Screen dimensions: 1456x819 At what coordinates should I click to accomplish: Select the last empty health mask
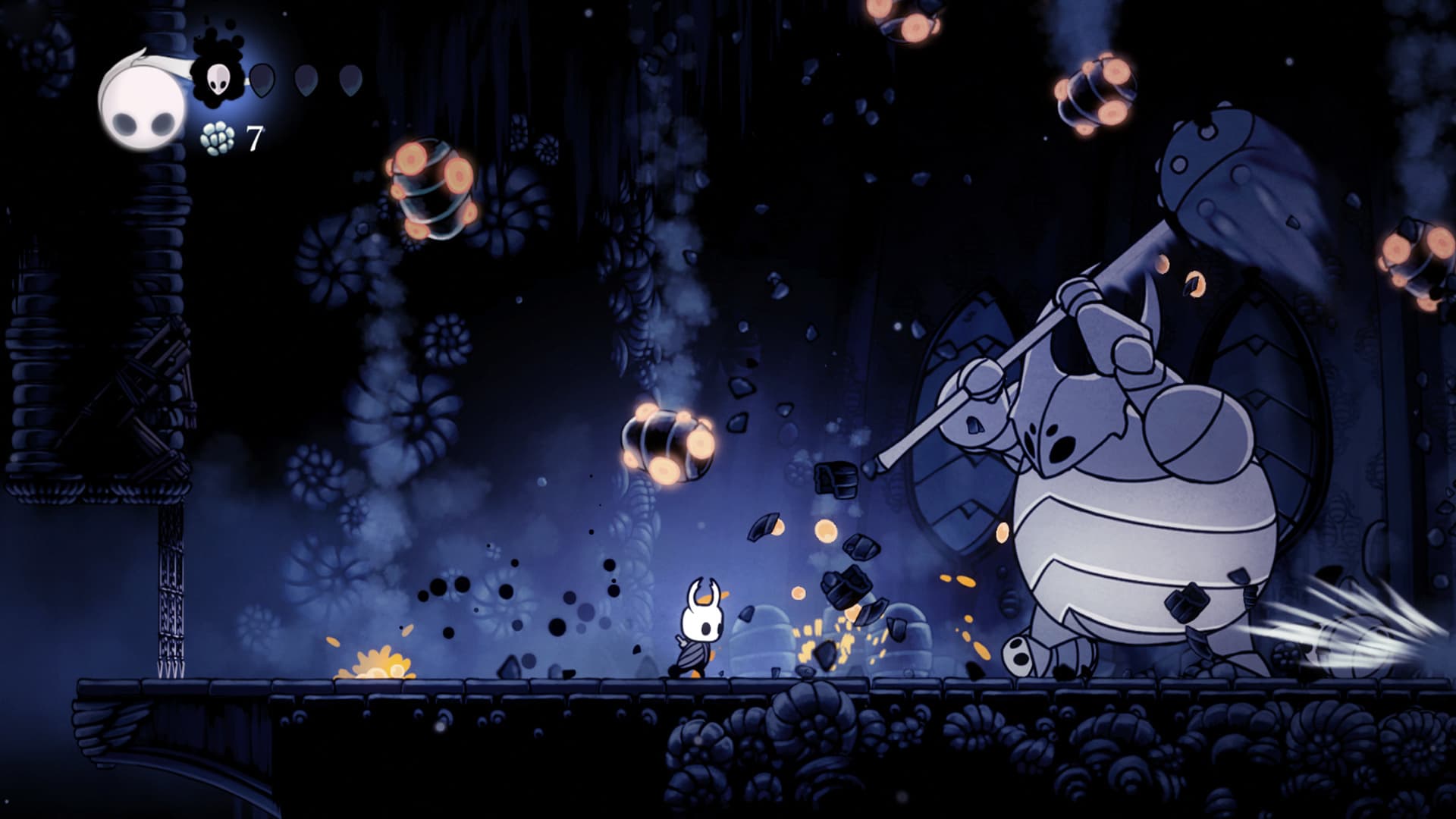[350, 80]
